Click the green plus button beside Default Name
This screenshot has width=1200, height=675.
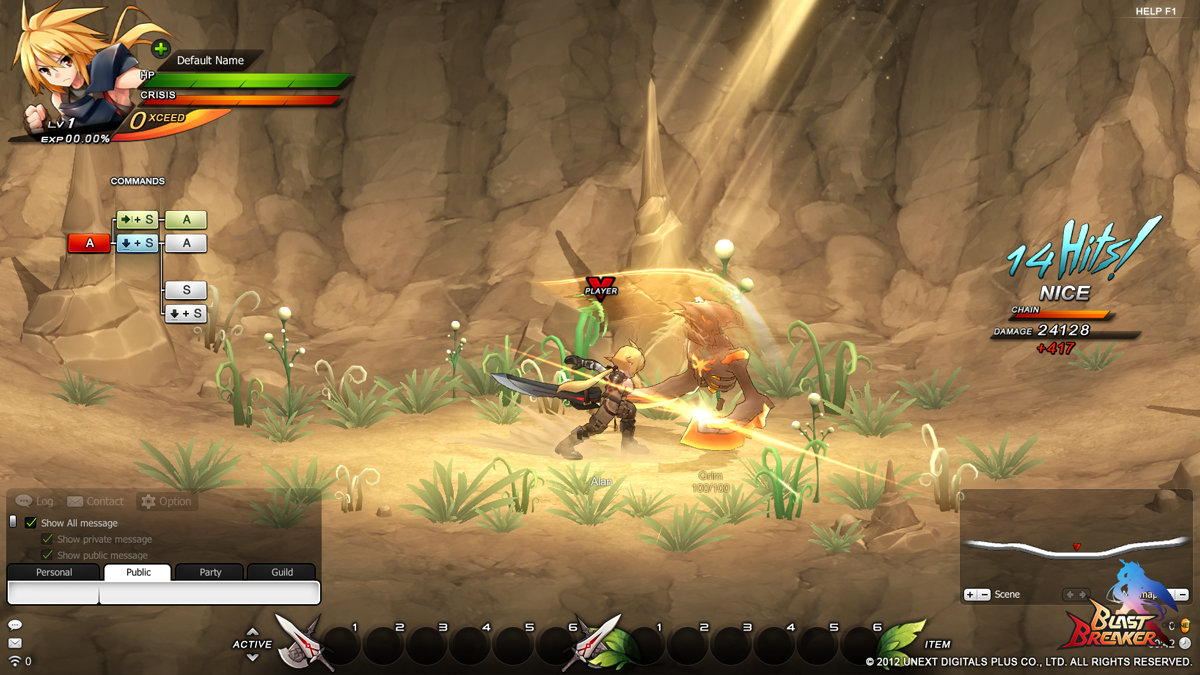[160, 48]
